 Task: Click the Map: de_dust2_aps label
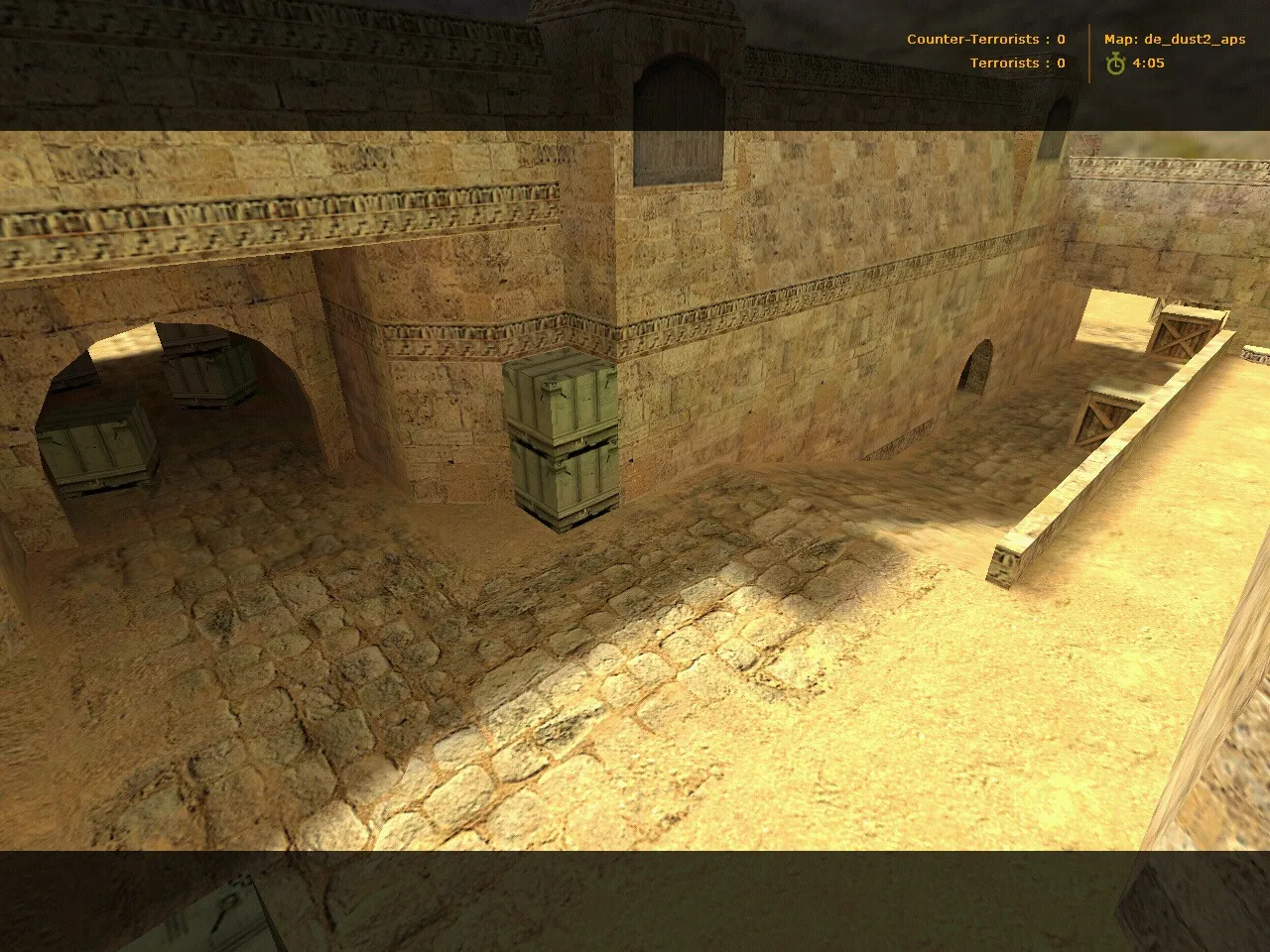point(1175,39)
